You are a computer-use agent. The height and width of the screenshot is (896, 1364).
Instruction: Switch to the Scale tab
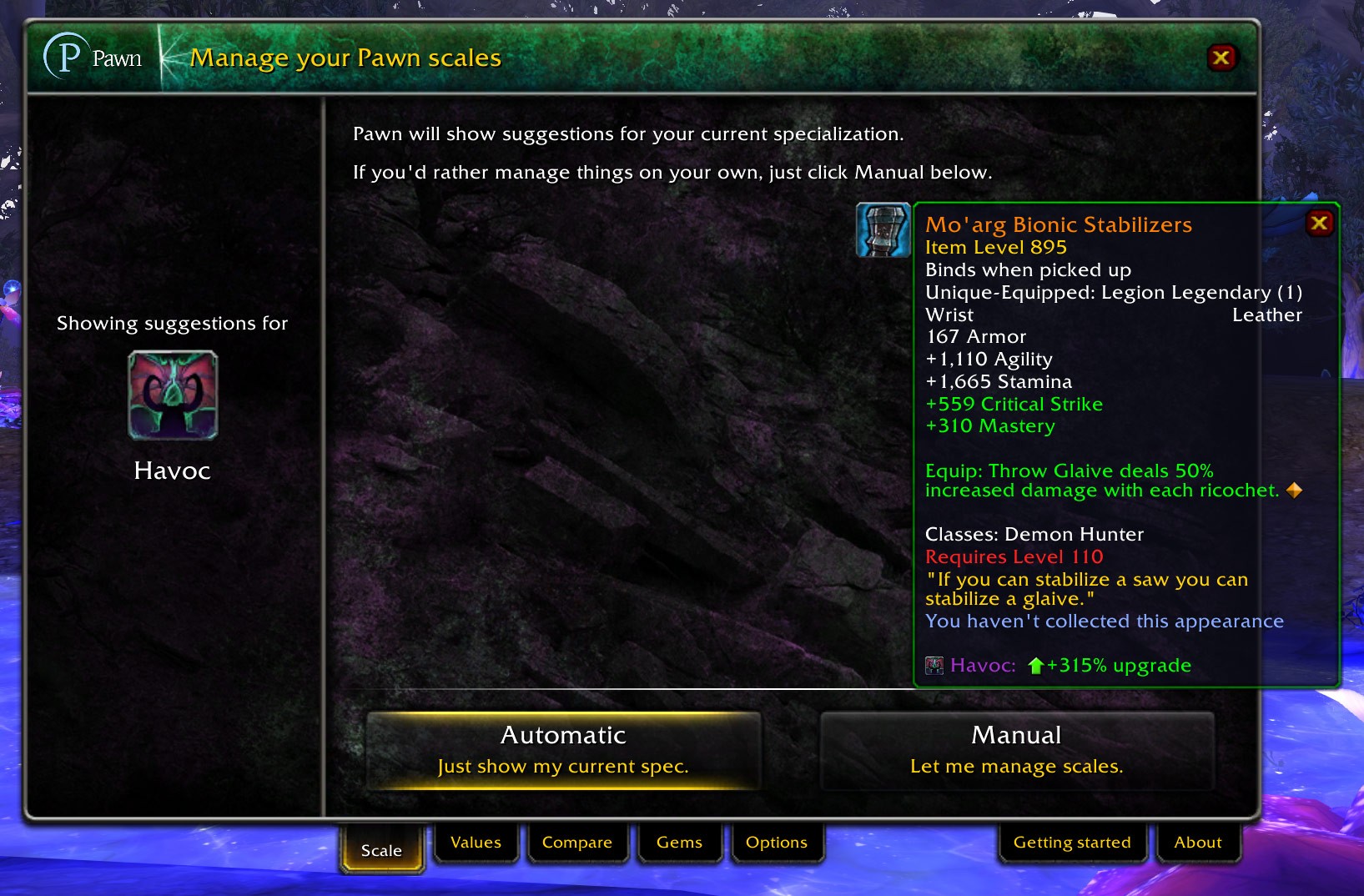(x=381, y=849)
